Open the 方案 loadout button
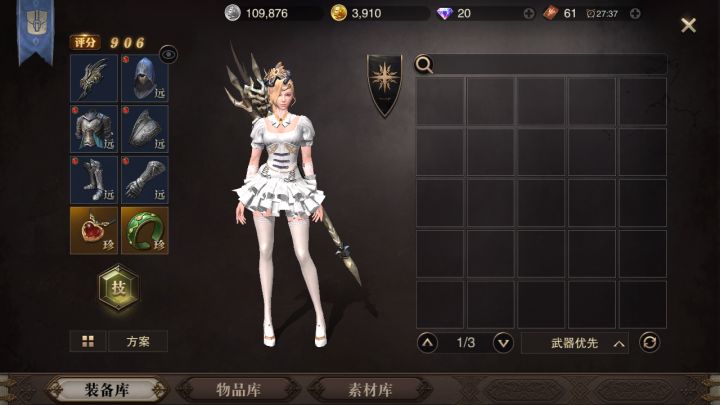This screenshot has height=405, width=720. coord(138,341)
